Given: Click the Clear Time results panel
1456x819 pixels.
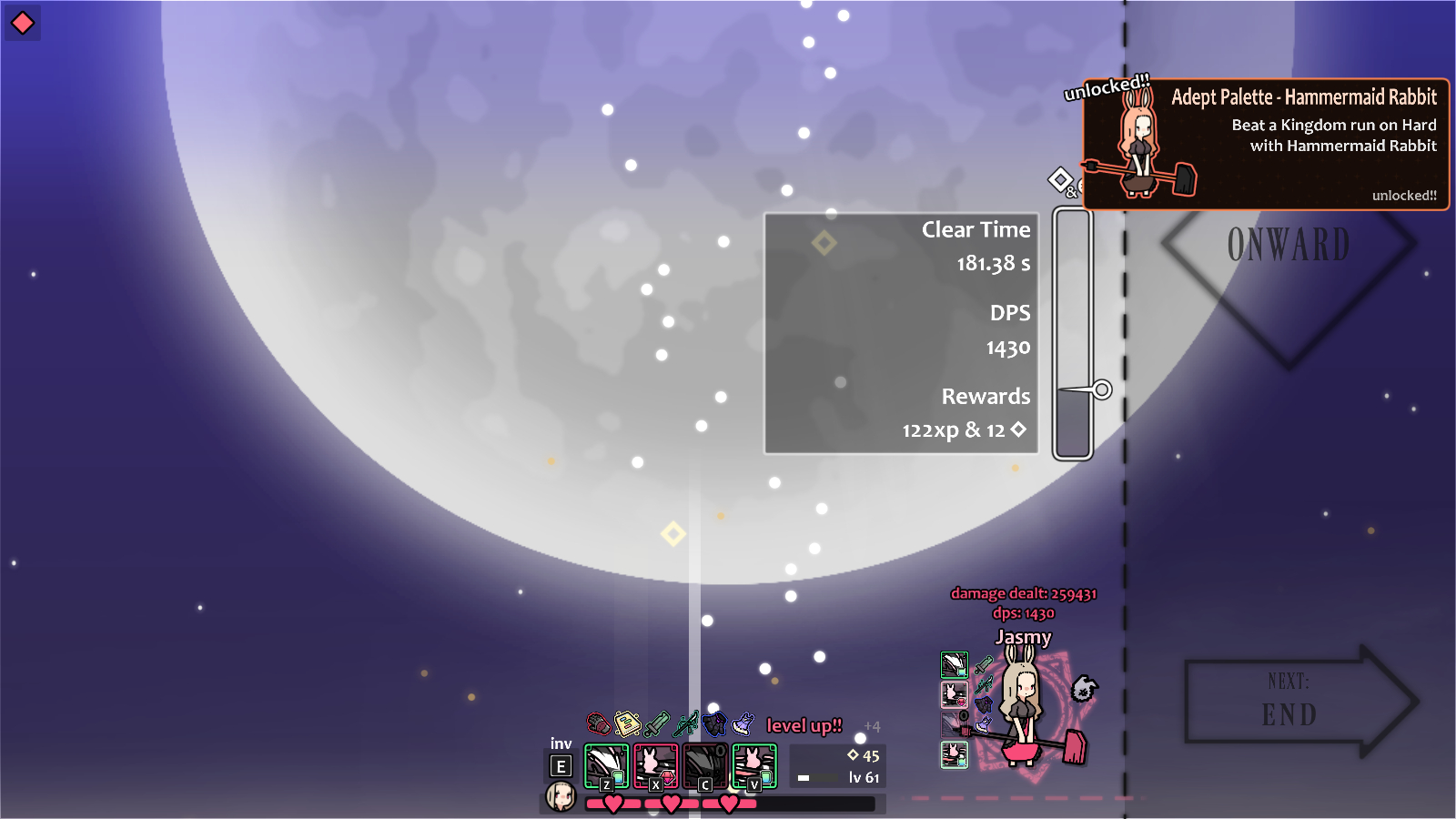Looking at the screenshot, I should point(901,333).
